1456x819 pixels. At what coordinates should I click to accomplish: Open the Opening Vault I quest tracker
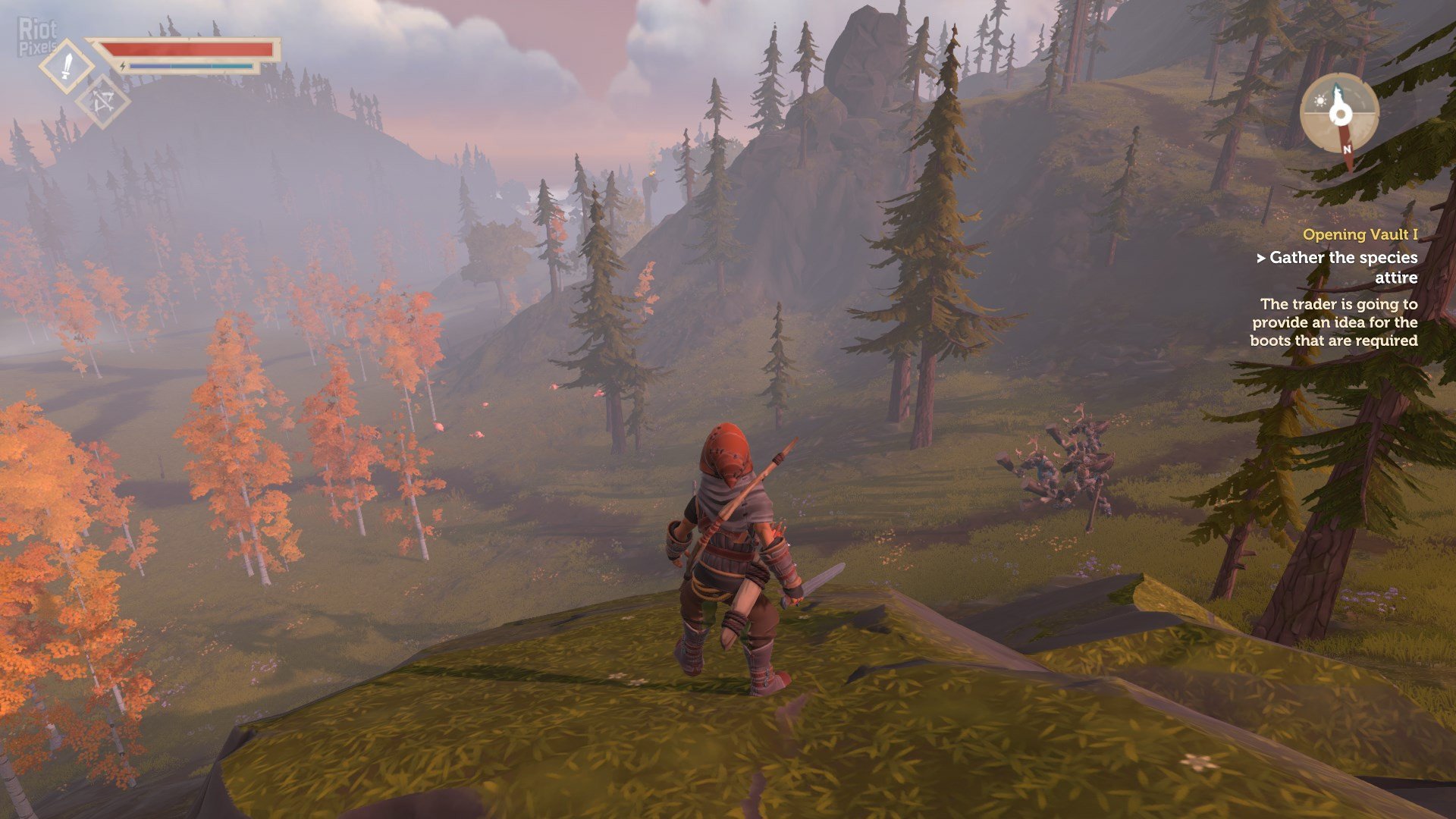point(1360,235)
